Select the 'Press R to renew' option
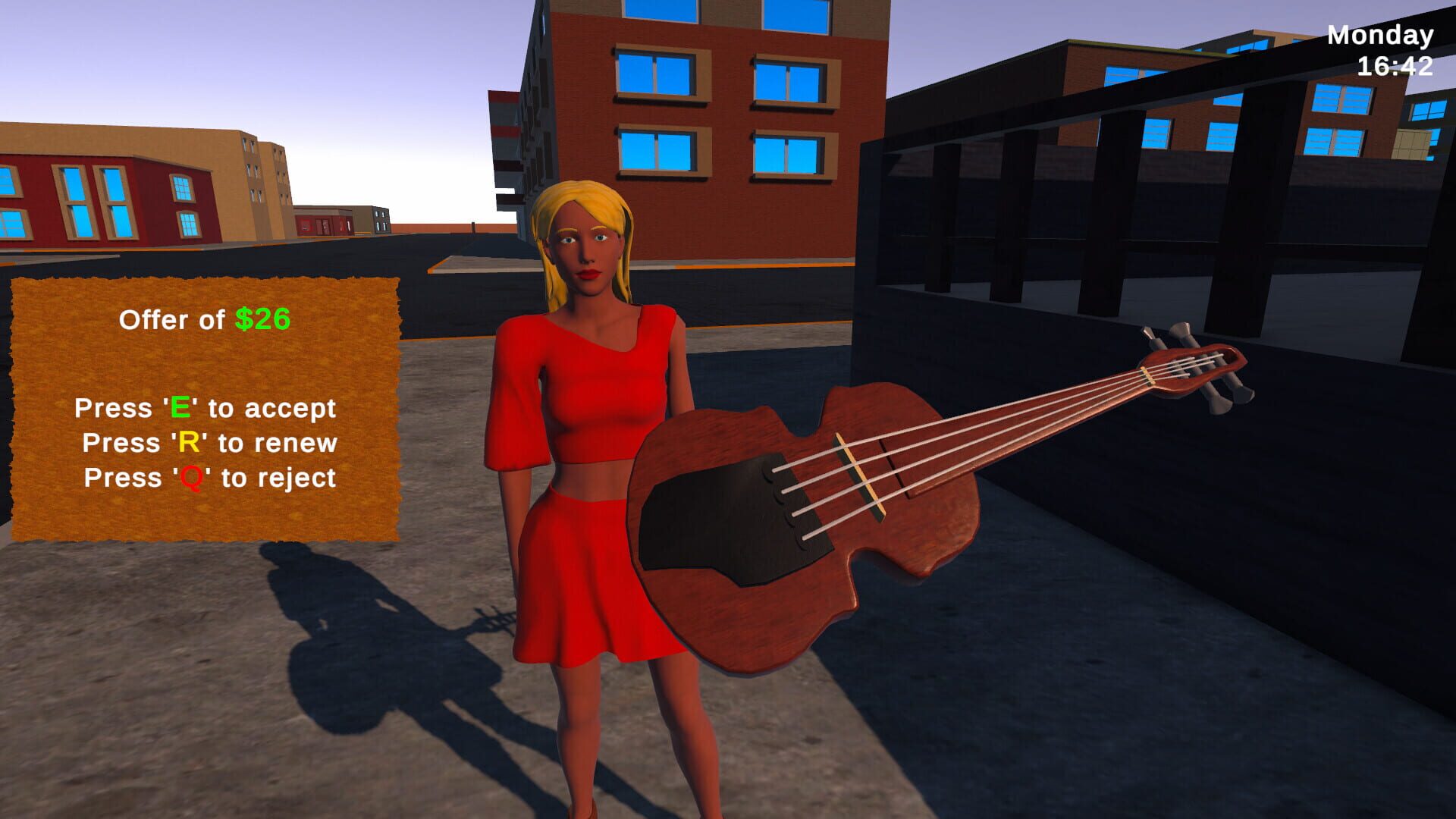 pyautogui.click(x=209, y=442)
